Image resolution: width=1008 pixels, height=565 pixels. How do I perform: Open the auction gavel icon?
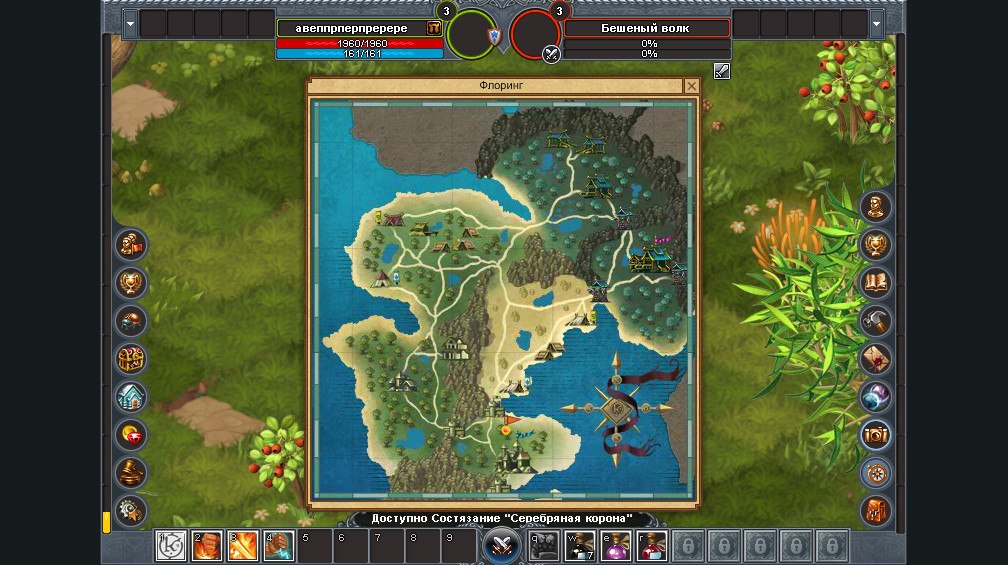click(x=131, y=472)
